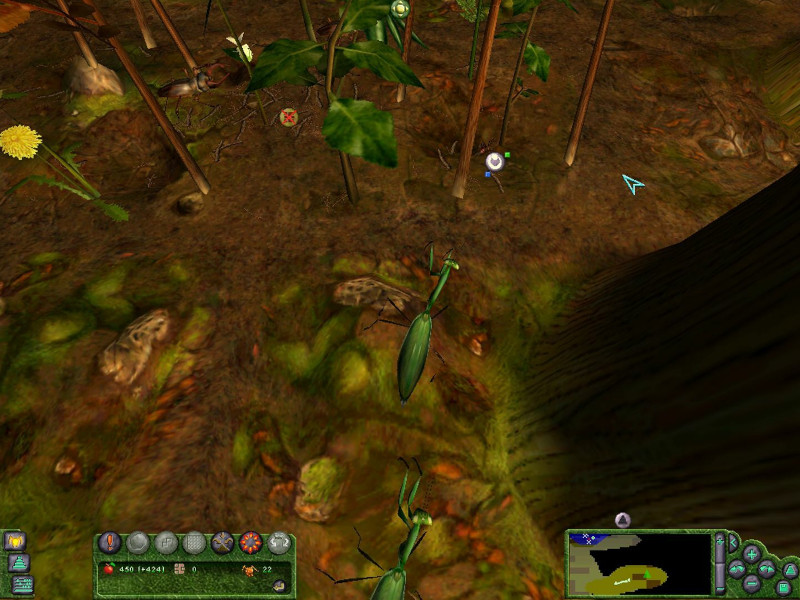Viewport: 800px width, 600px height.
Task: Click the grey cycle arrows button
Action: [x=278, y=543]
